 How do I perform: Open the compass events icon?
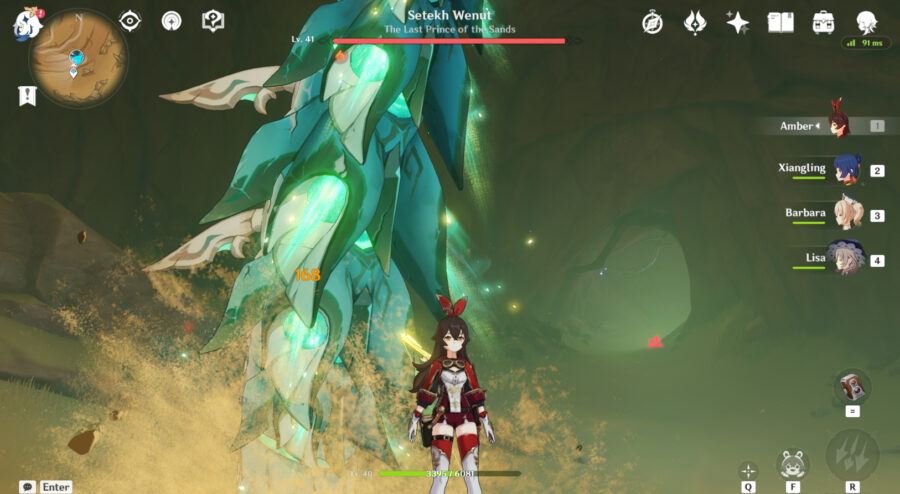coord(652,22)
